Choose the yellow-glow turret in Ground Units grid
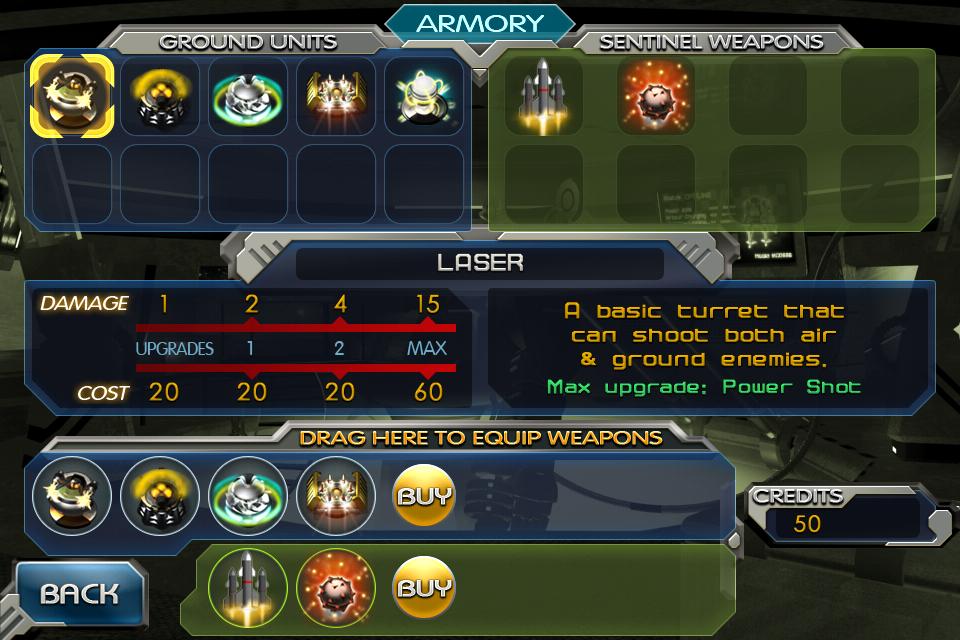This screenshot has height=640, width=960. [x=159, y=95]
